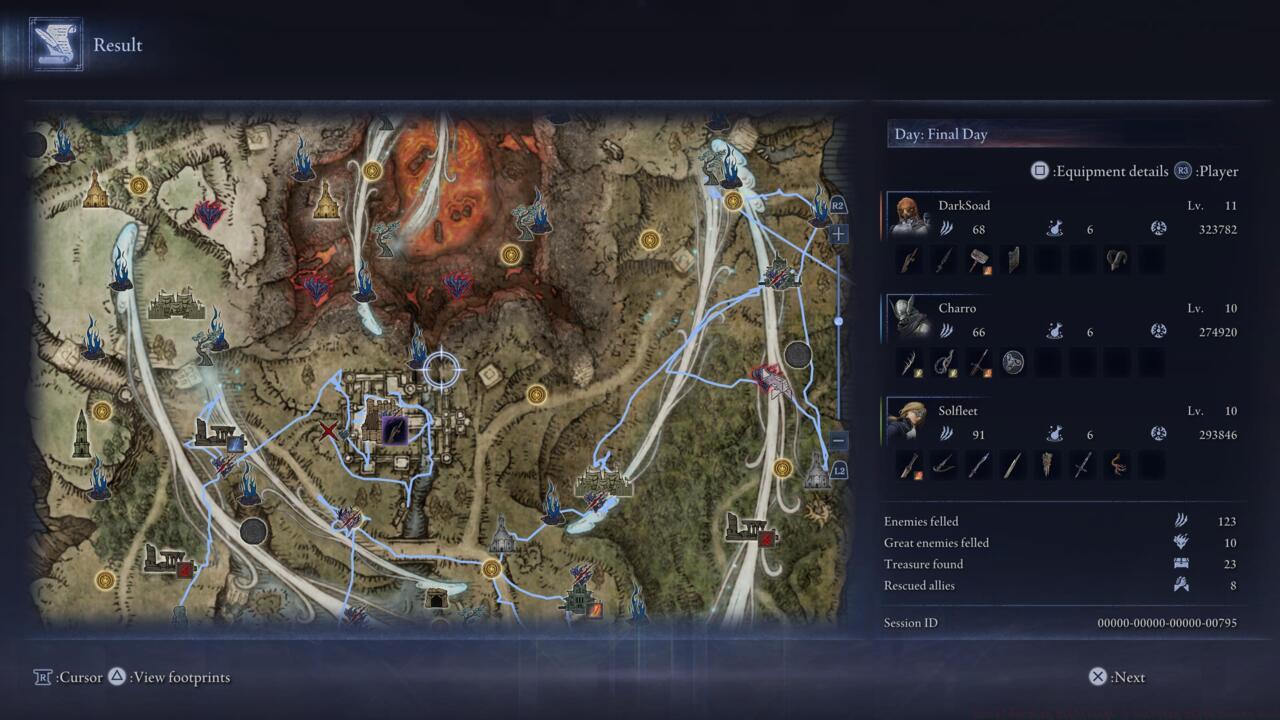The width and height of the screenshot is (1280, 720).
Task: Click Charro's medallion talisman icon
Action: point(1014,362)
